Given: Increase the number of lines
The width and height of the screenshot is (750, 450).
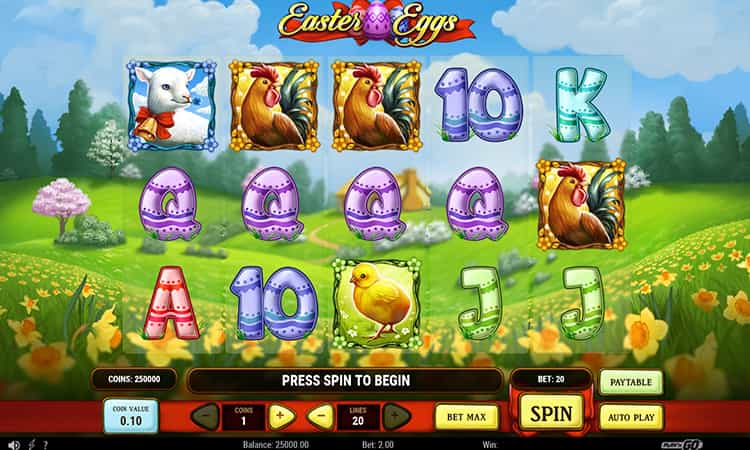Looking at the screenshot, I should tap(396, 416).
